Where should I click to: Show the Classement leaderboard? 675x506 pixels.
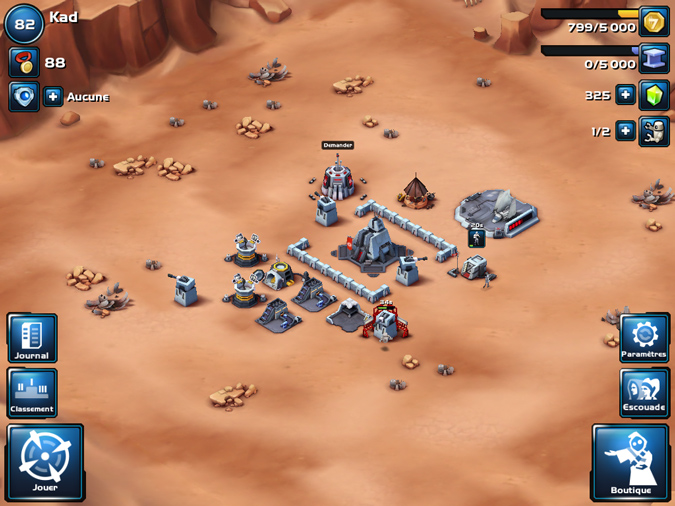click(x=32, y=392)
